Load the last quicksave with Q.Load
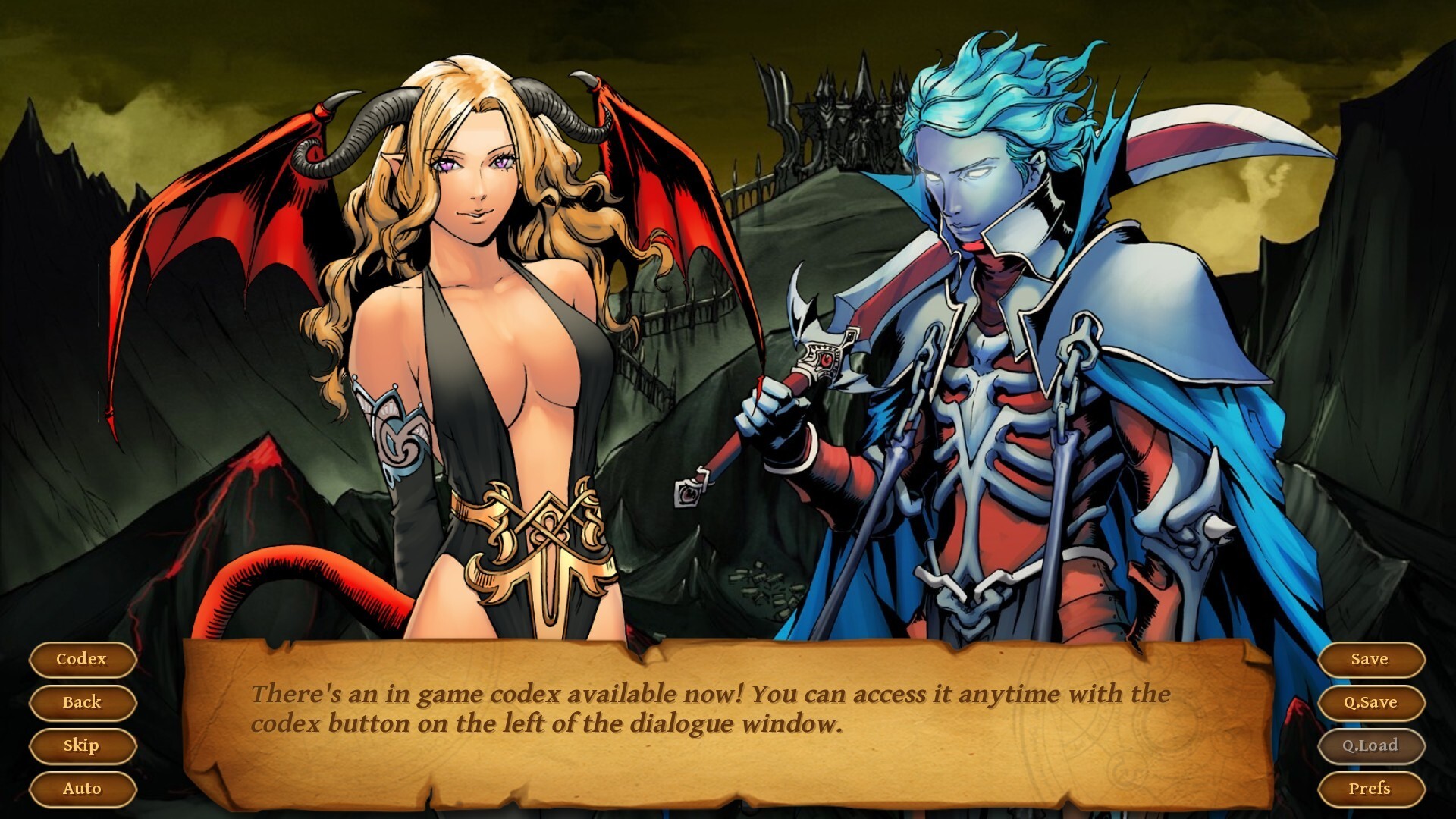This screenshot has width=1456, height=819. coord(1373,745)
